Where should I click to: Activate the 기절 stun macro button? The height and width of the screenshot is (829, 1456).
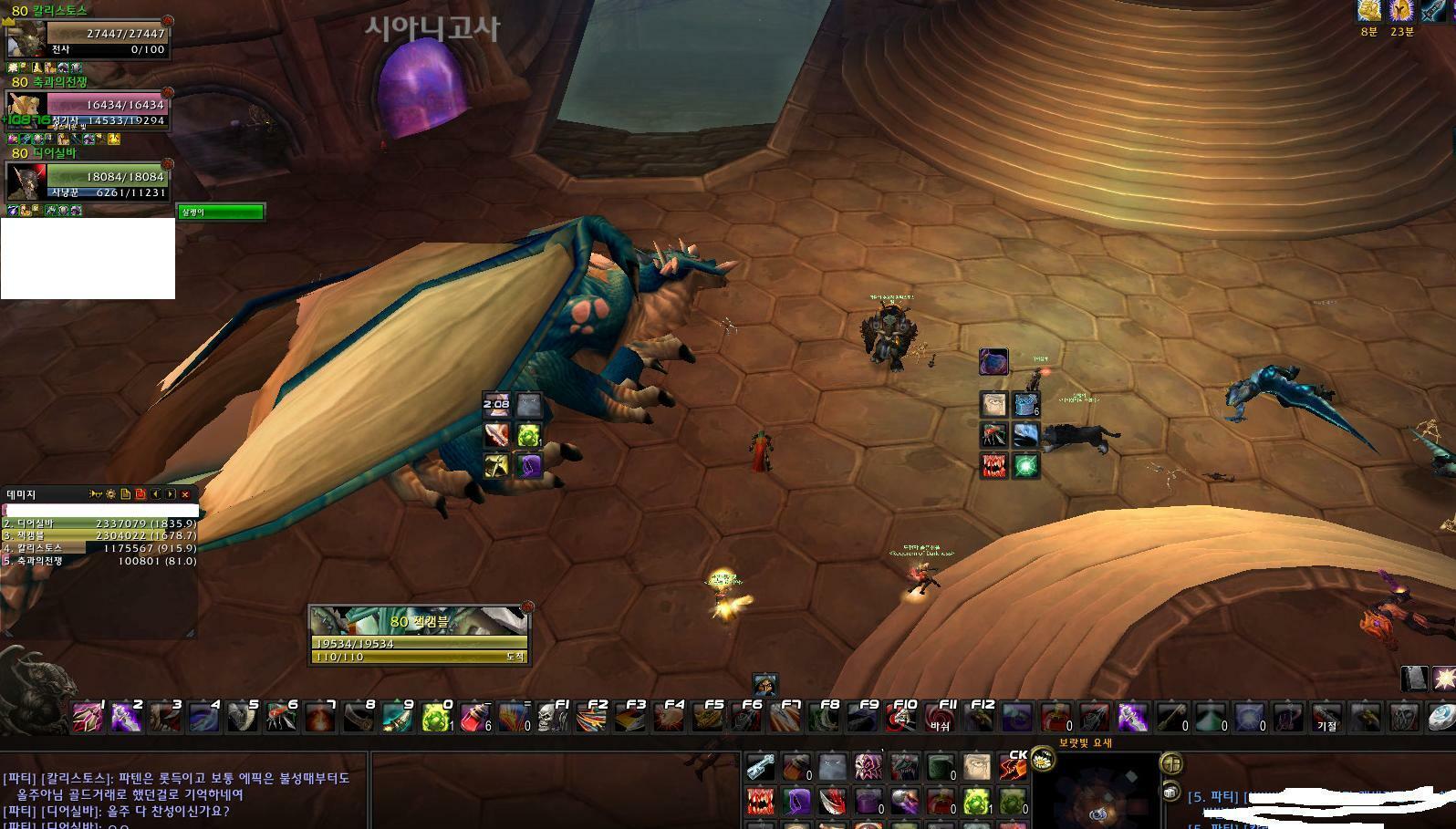pos(1326,719)
